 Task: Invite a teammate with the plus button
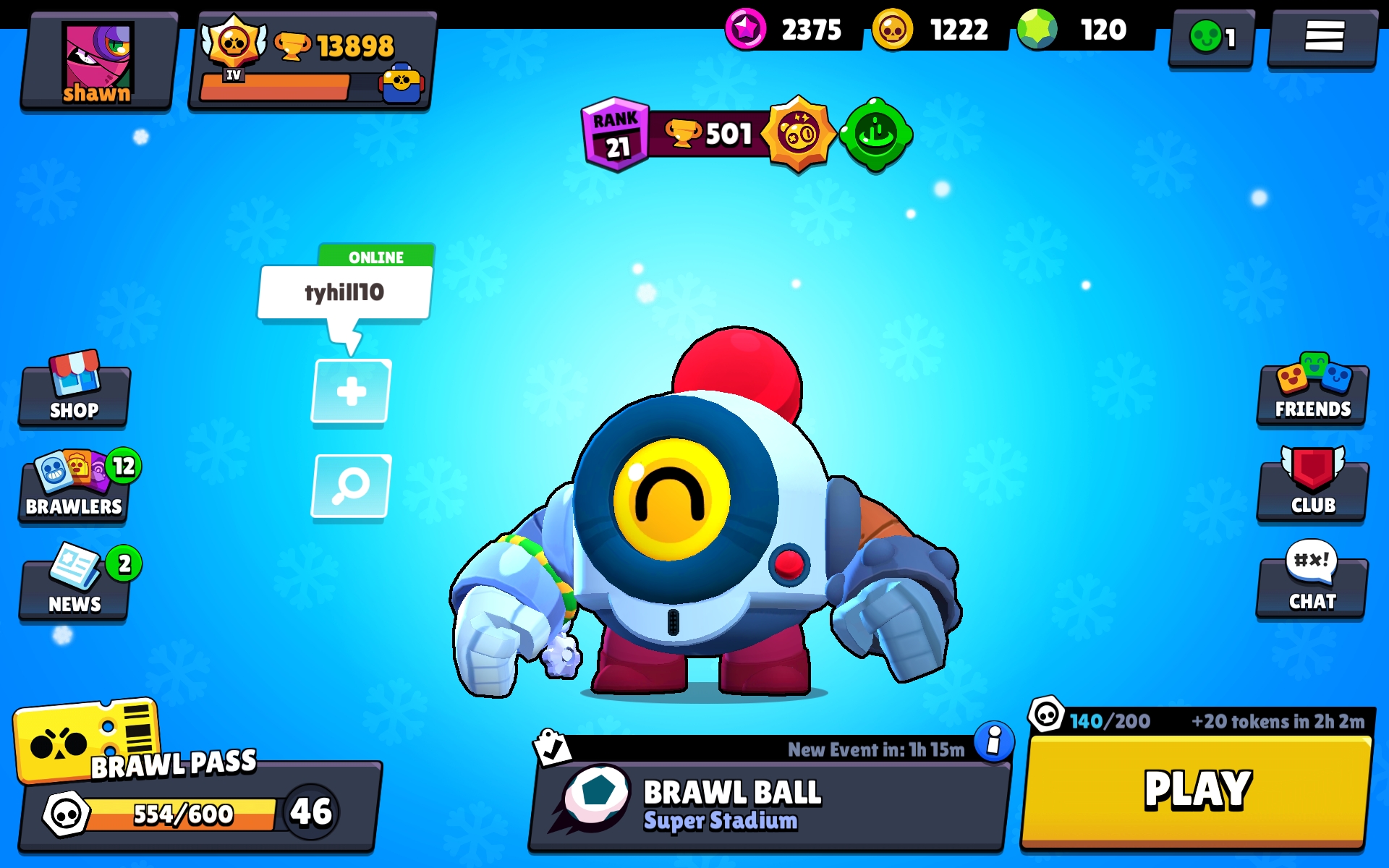pos(350,391)
